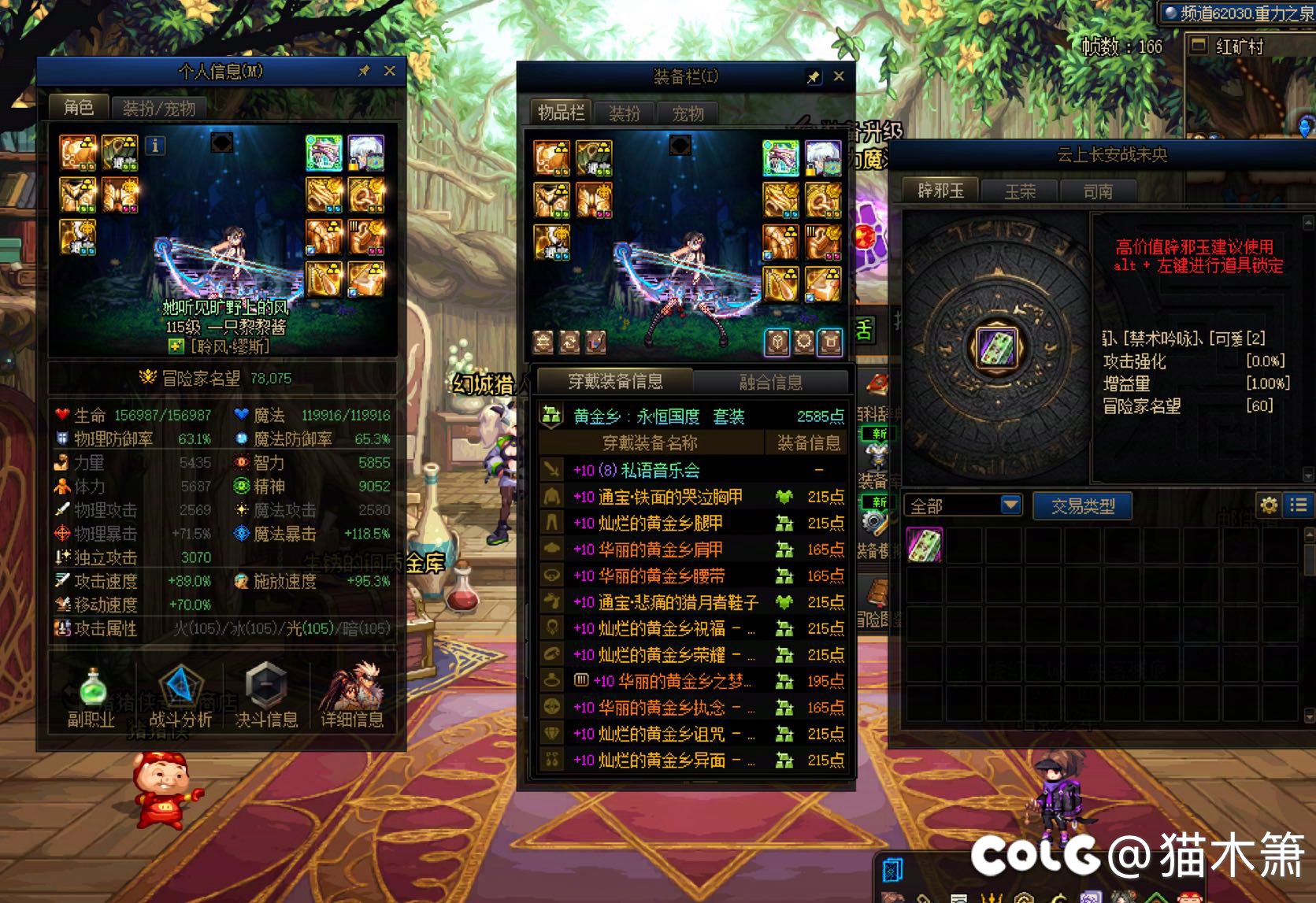Select the 装扮 tab in 装备栏
The height and width of the screenshot is (903, 1316).
pos(625,113)
